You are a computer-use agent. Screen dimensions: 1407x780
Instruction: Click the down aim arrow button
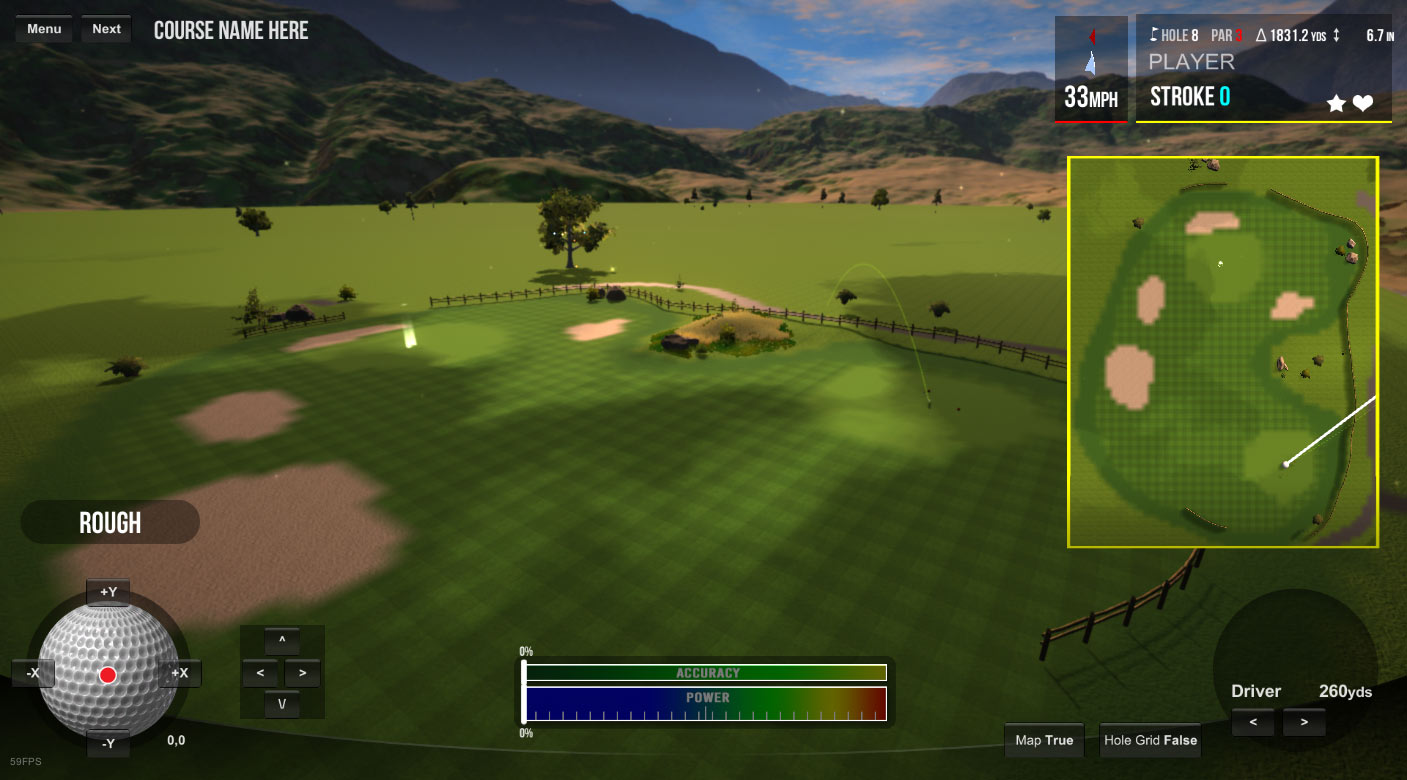[282, 704]
